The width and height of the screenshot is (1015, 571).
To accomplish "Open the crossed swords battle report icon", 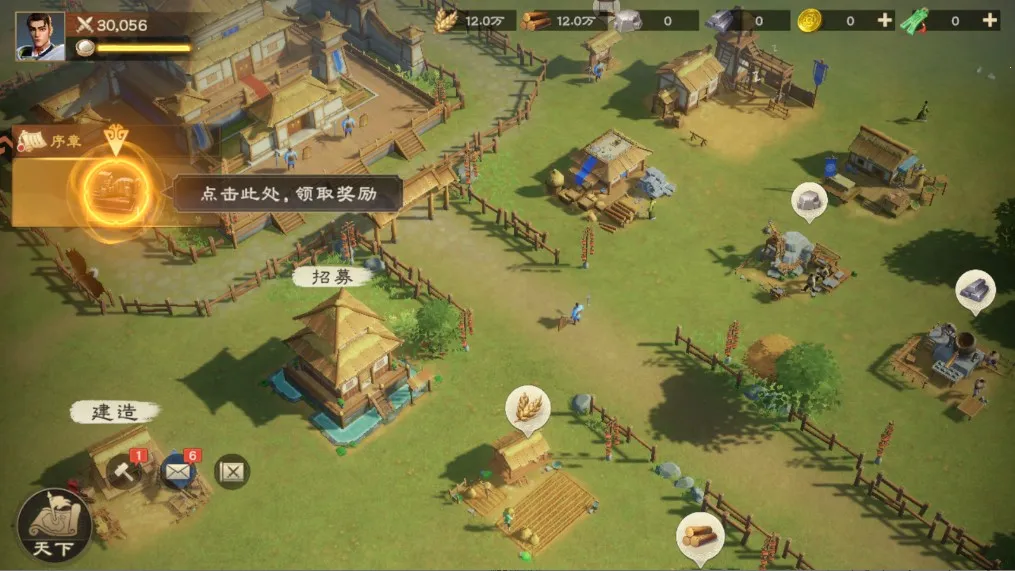I will [x=232, y=471].
